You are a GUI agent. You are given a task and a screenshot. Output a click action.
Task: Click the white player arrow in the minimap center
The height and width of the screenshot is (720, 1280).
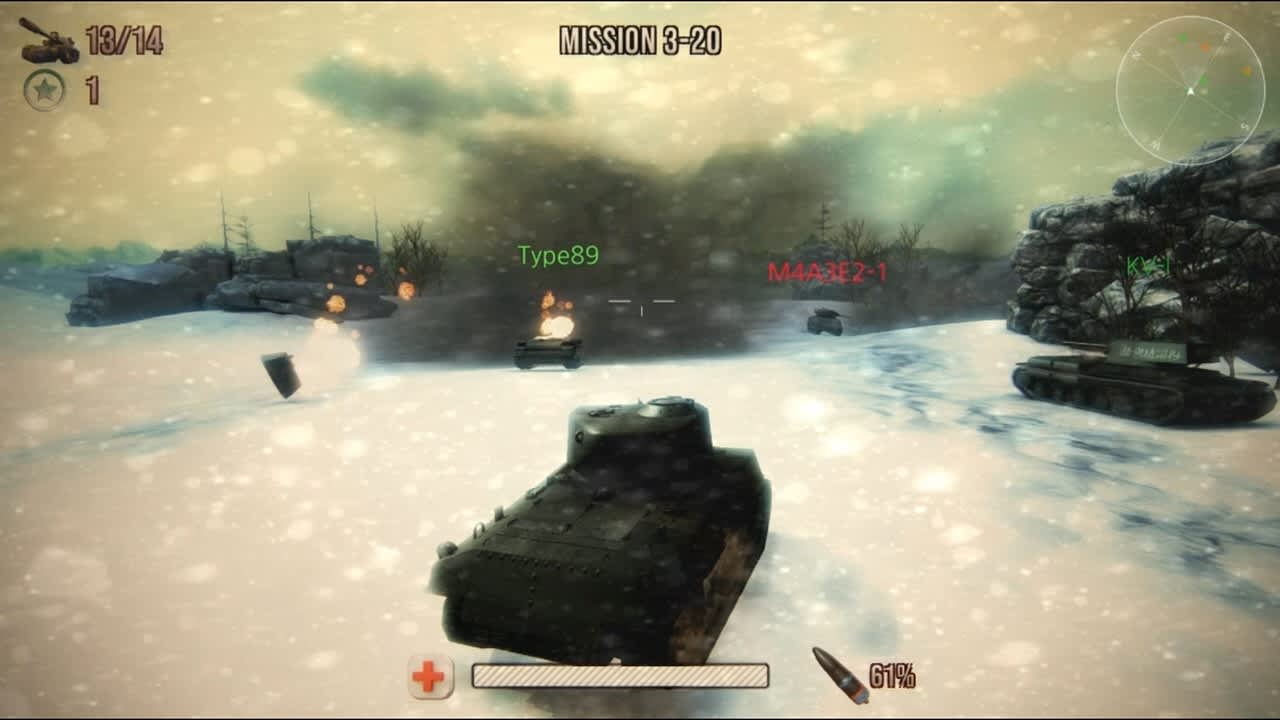[1190, 90]
